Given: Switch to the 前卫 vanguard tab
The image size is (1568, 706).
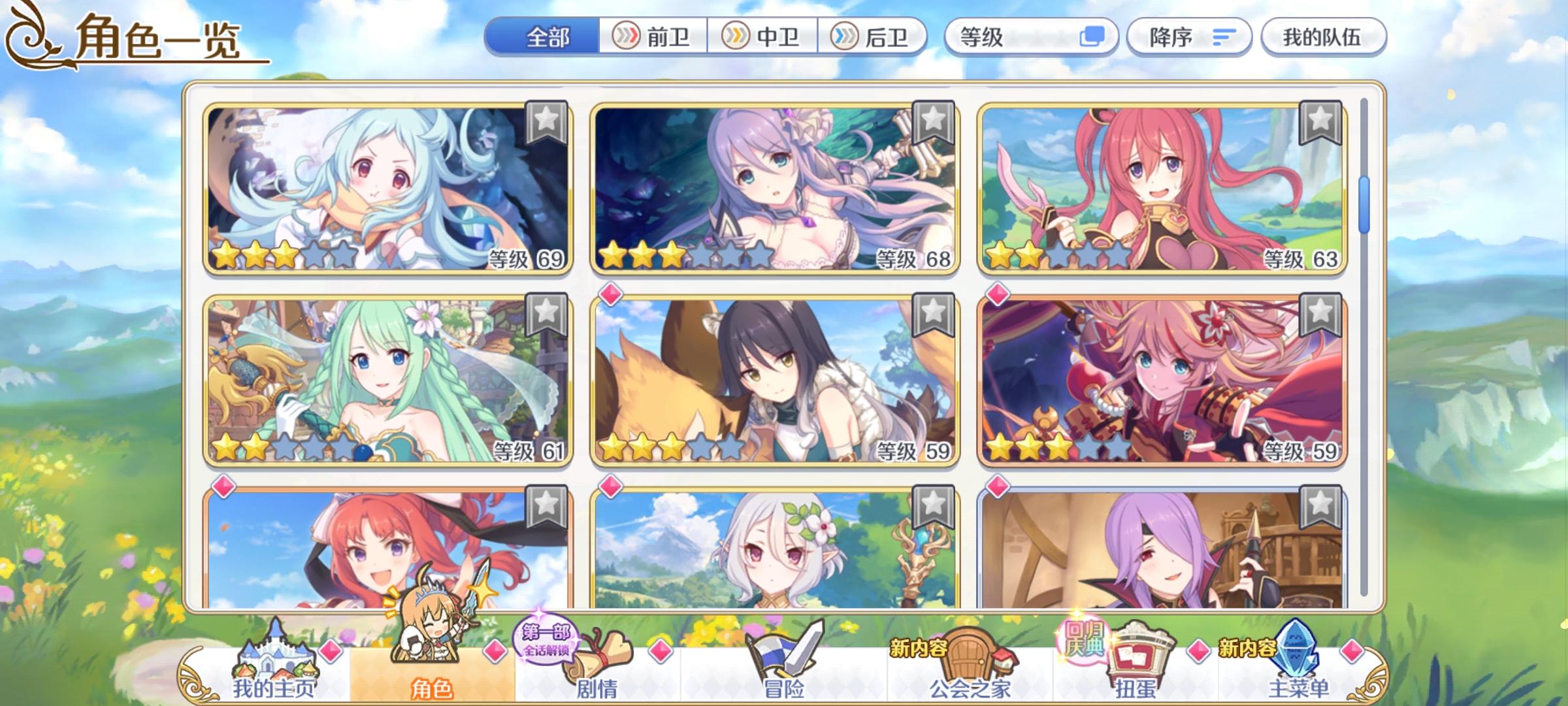Looking at the screenshot, I should [x=652, y=37].
